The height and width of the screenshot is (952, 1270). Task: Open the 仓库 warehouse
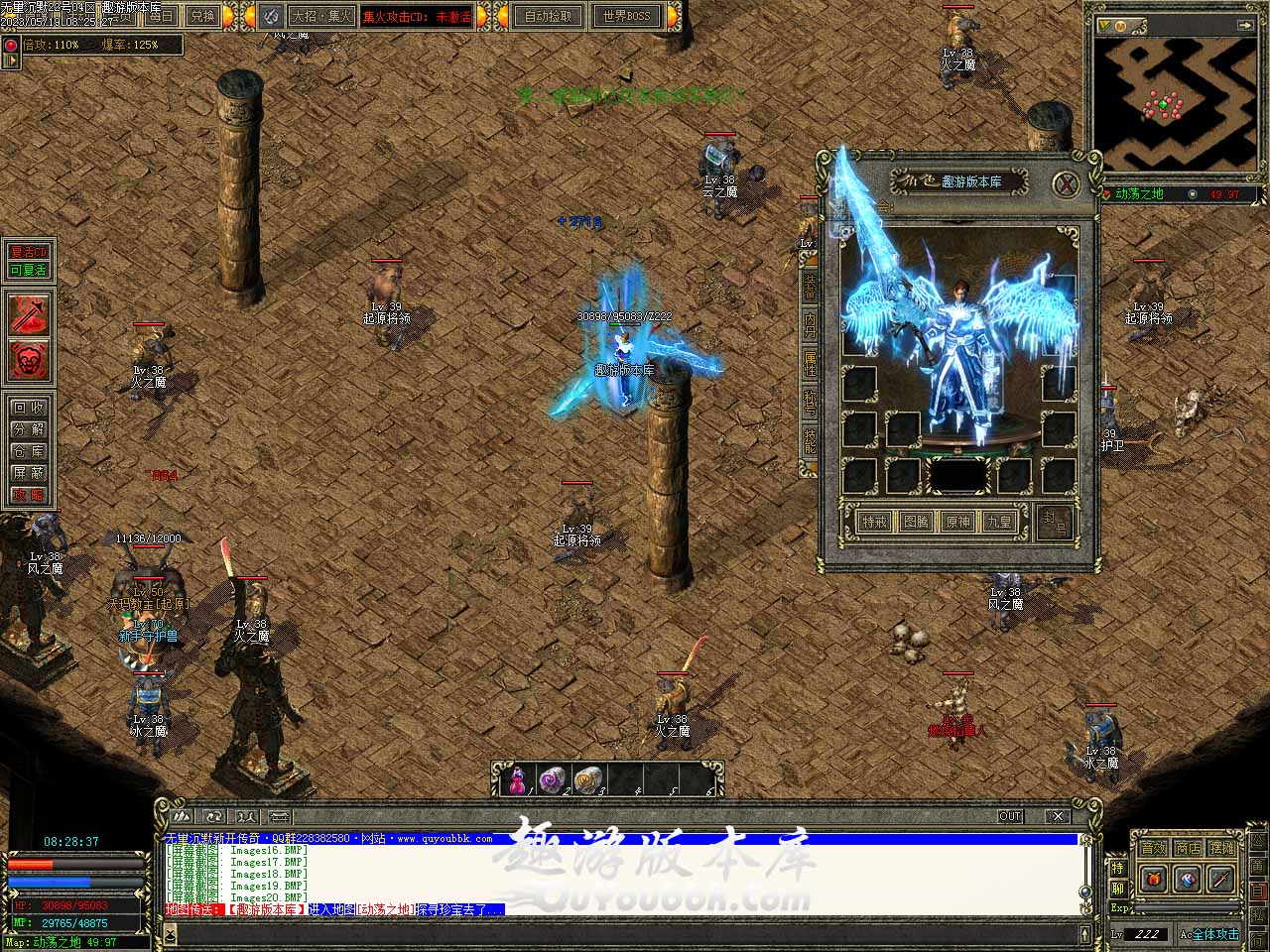click(x=29, y=451)
